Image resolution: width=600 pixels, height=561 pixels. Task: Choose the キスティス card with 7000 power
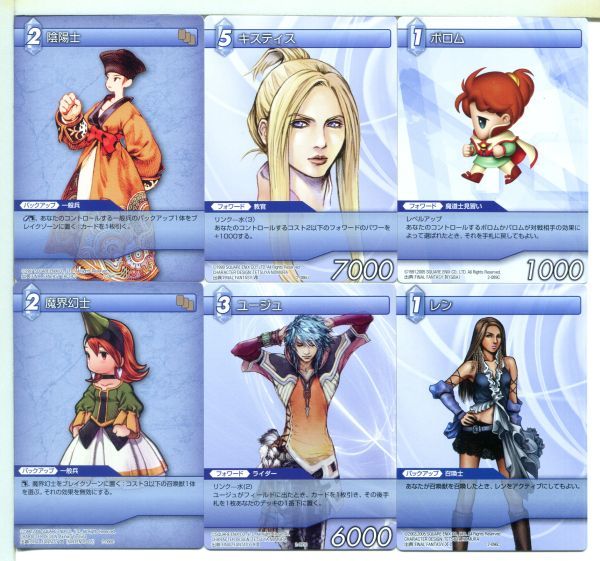pyautogui.click(x=298, y=142)
